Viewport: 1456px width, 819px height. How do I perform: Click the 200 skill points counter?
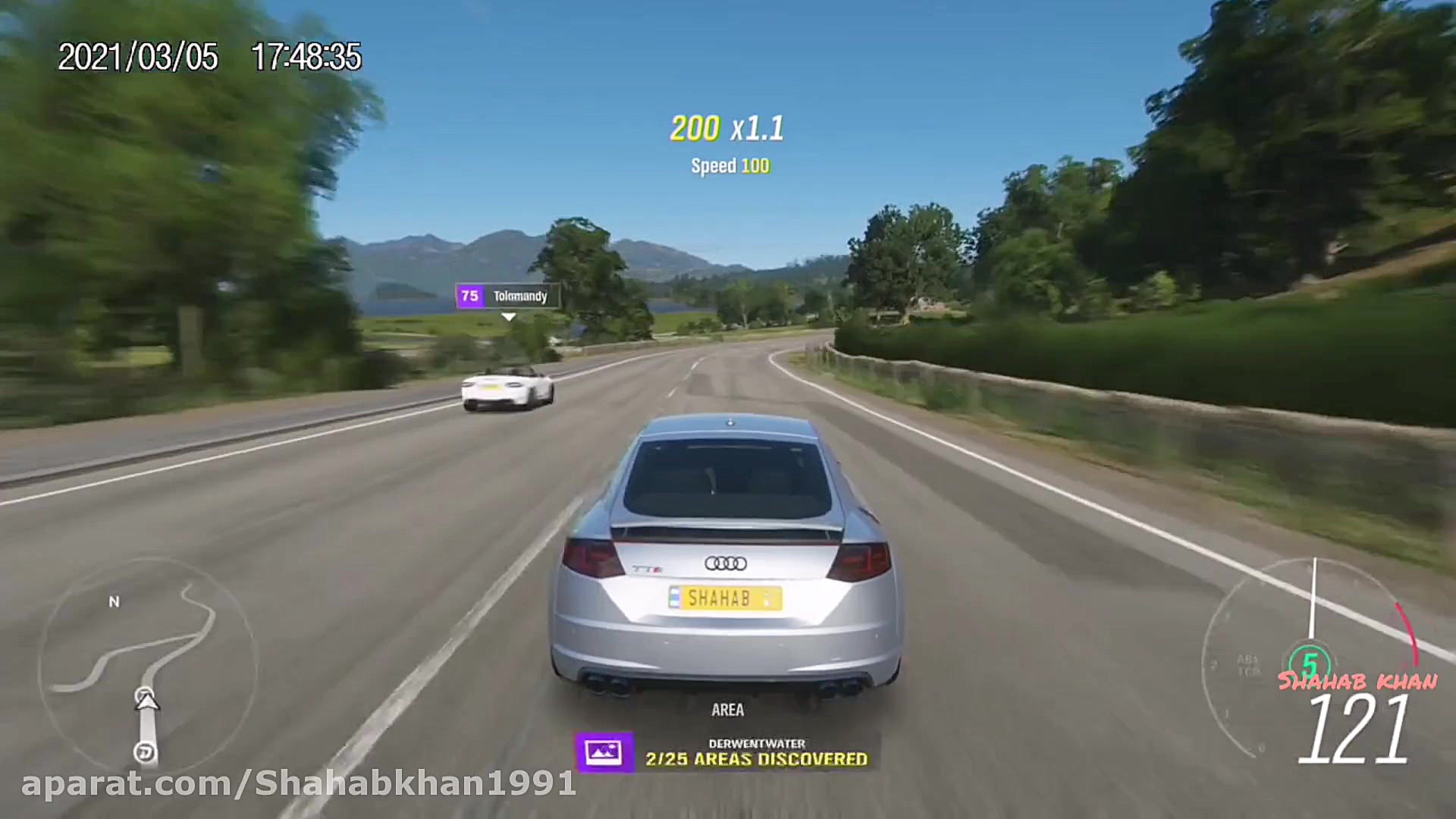click(696, 128)
